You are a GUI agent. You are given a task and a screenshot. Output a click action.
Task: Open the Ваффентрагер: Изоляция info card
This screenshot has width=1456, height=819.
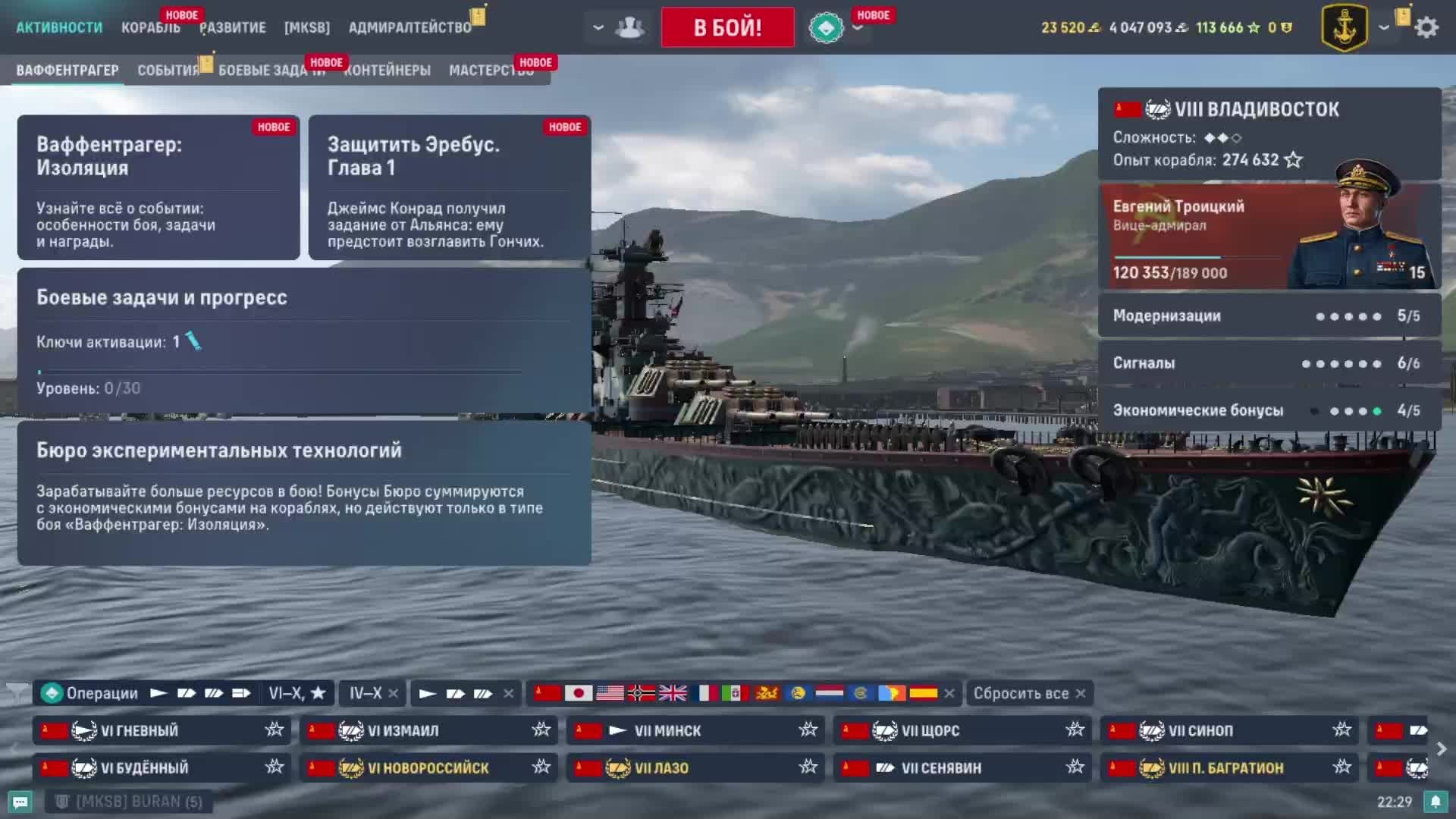point(158,187)
